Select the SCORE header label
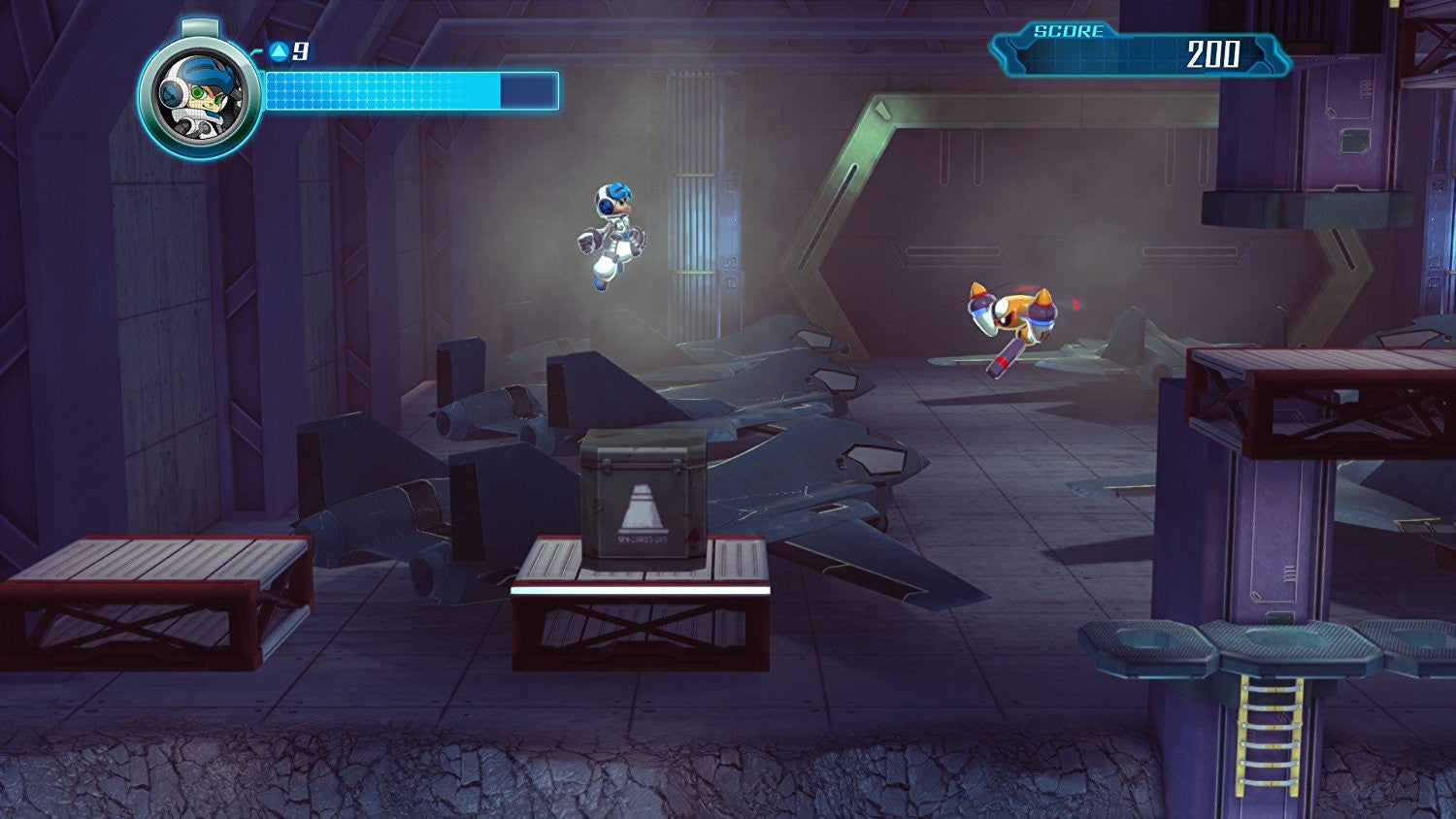 [x=1068, y=29]
